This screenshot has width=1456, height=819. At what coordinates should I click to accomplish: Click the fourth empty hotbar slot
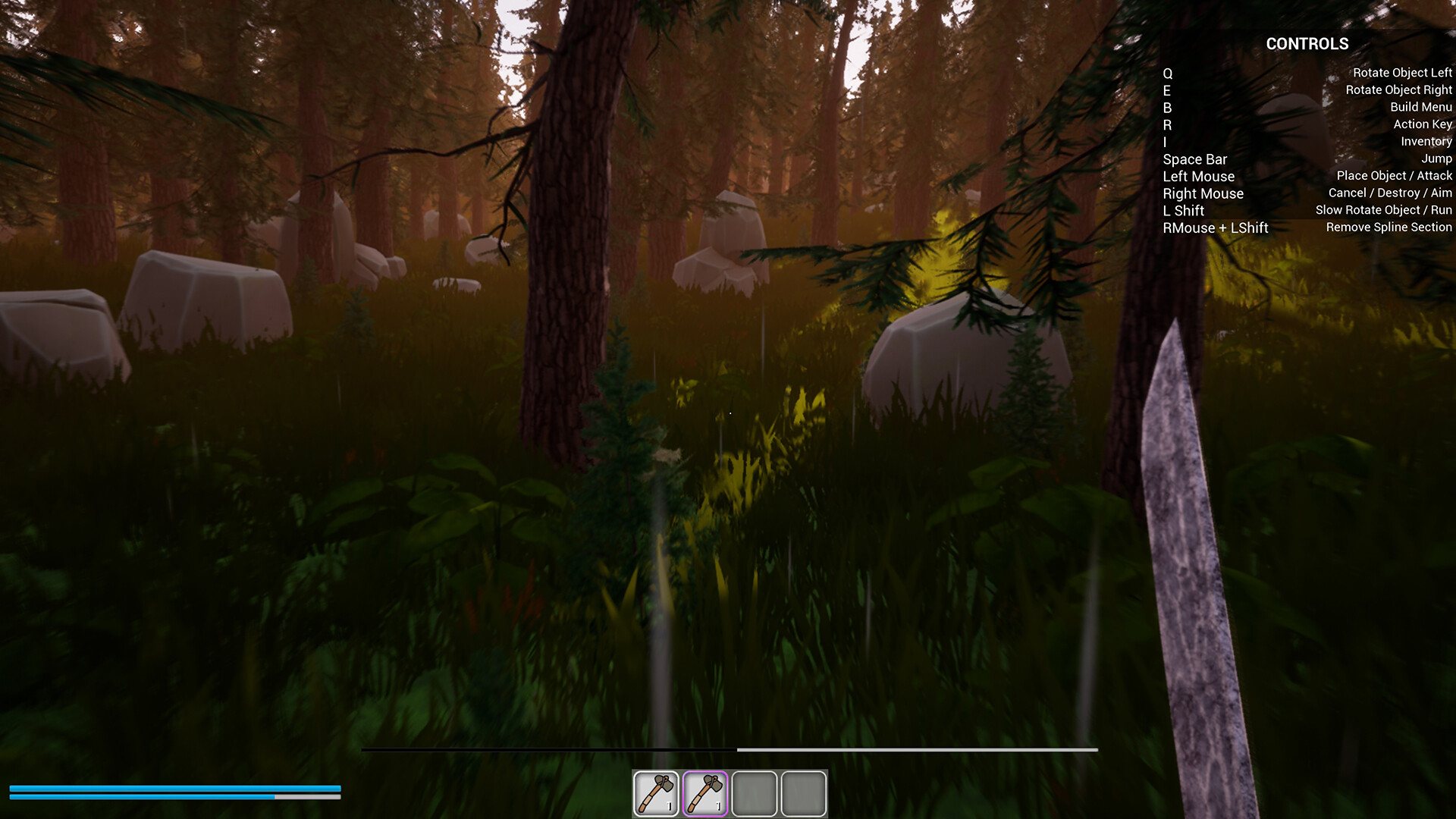coord(803,791)
